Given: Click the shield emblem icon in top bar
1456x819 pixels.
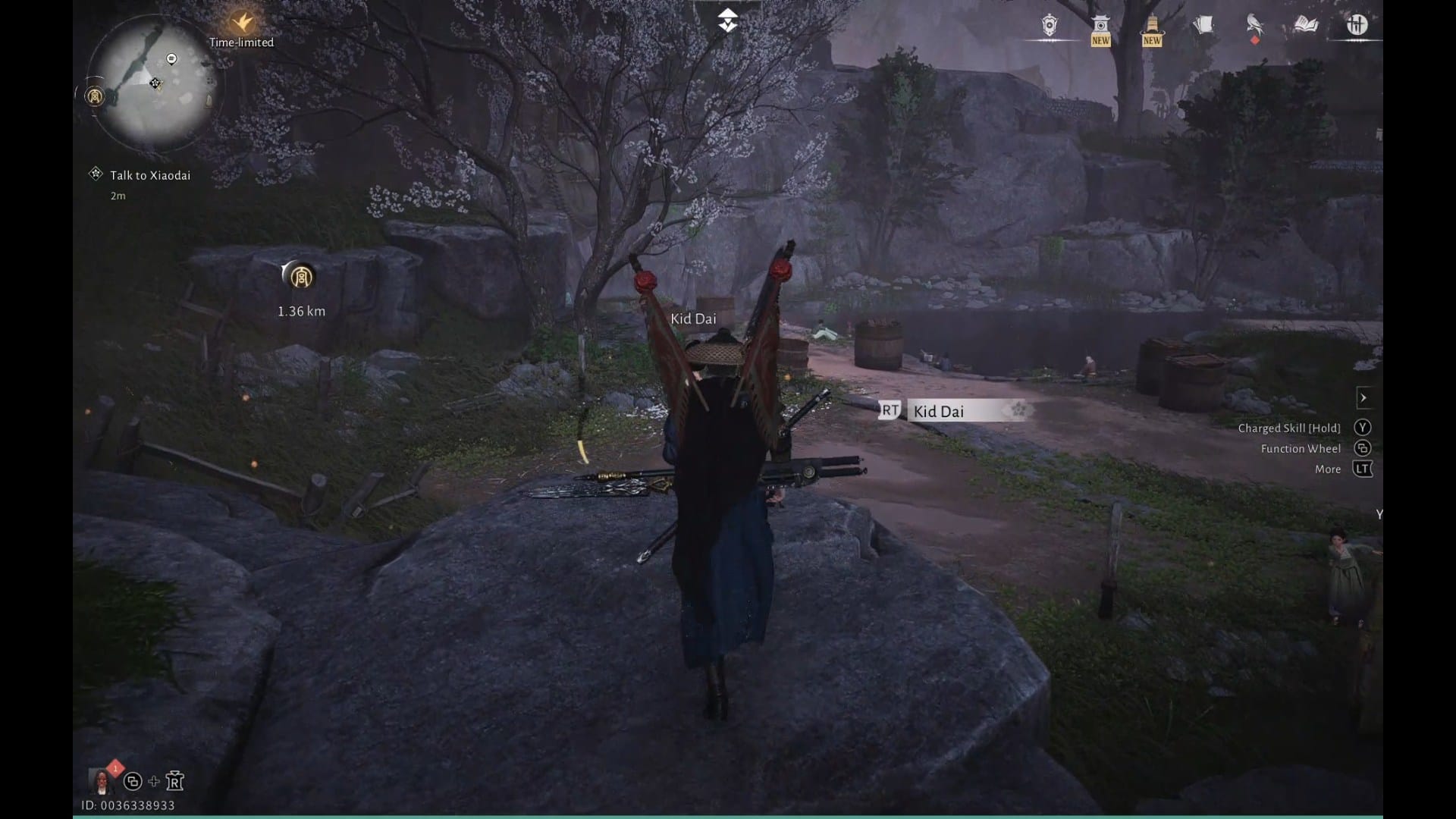Looking at the screenshot, I should (1050, 26).
